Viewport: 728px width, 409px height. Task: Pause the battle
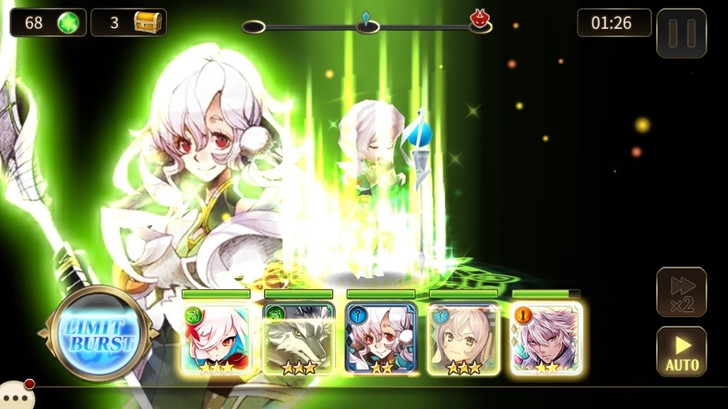[681, 33]
